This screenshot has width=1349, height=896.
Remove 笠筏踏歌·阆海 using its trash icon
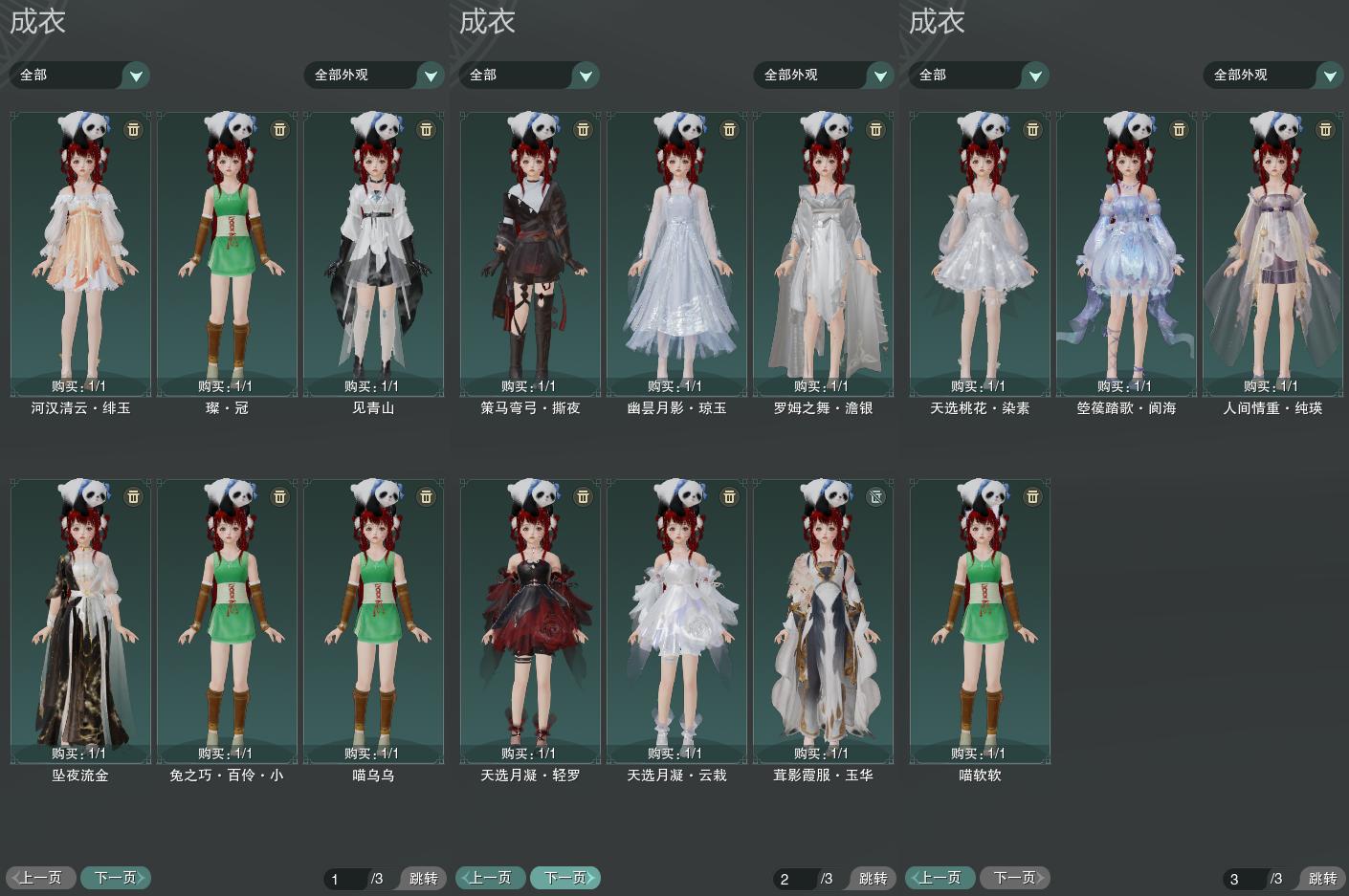1179,129
